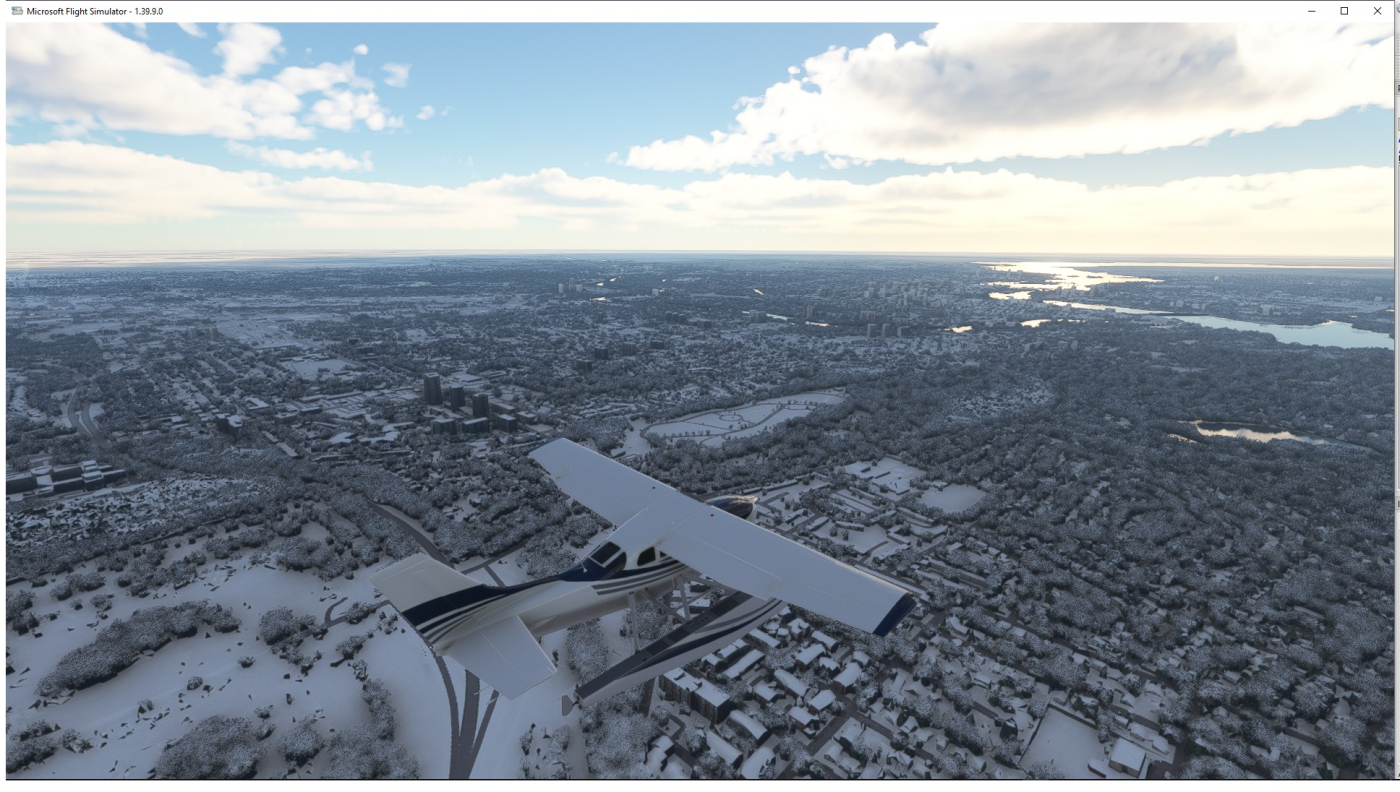The width and height of the screenshot is (1400, 792).
Task: Minimize the Microsoft Flight Simulator window
Action: (1312, 11)
